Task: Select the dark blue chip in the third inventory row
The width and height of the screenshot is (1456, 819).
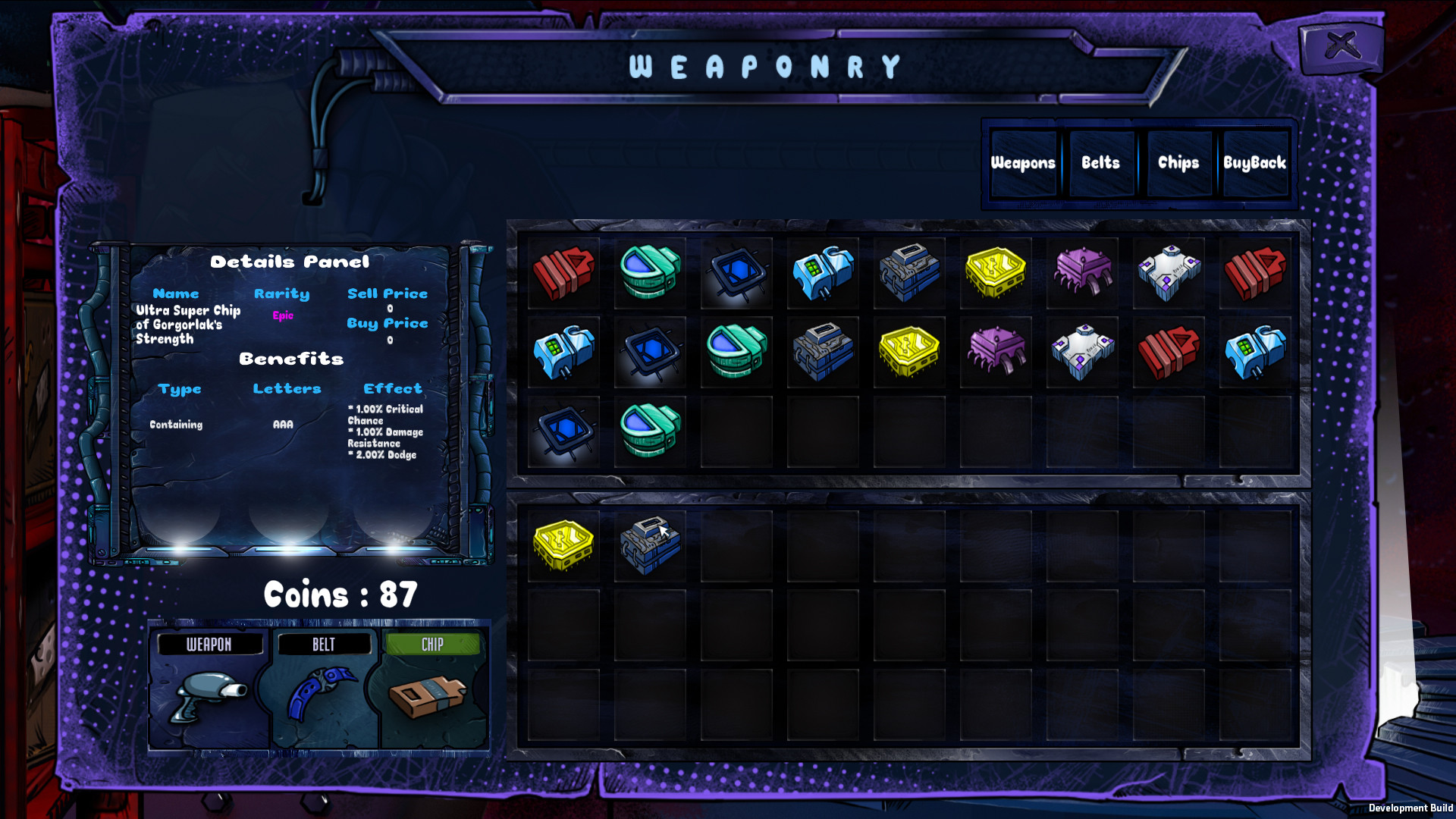Action: pos(563,431)
